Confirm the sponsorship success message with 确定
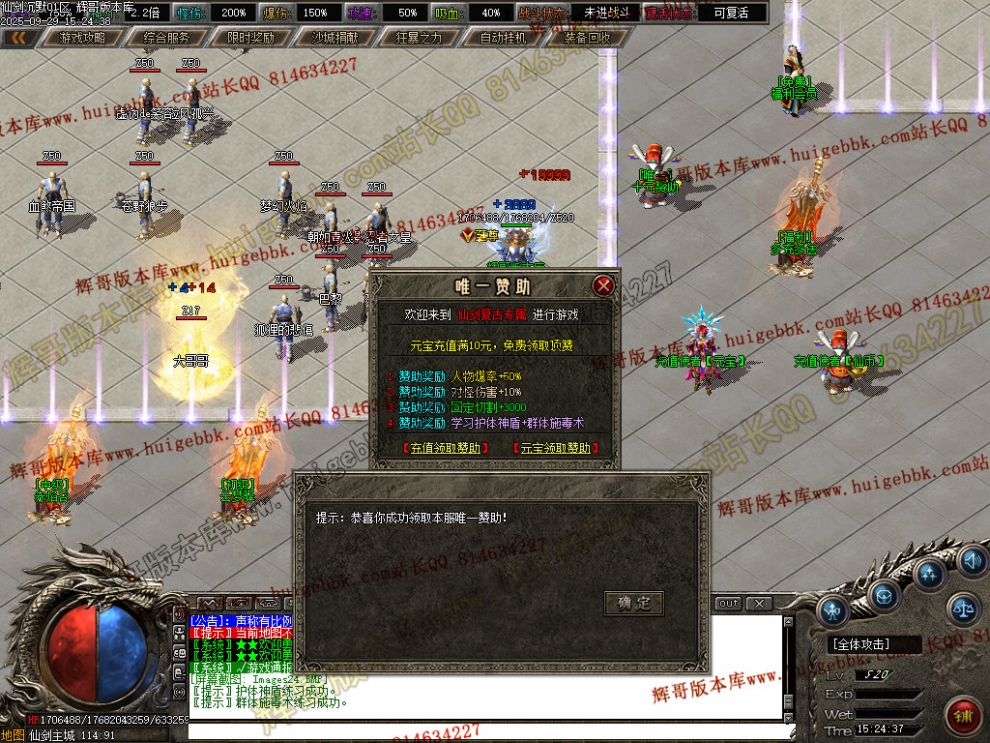Screen dimensions: 990x743 634,603
